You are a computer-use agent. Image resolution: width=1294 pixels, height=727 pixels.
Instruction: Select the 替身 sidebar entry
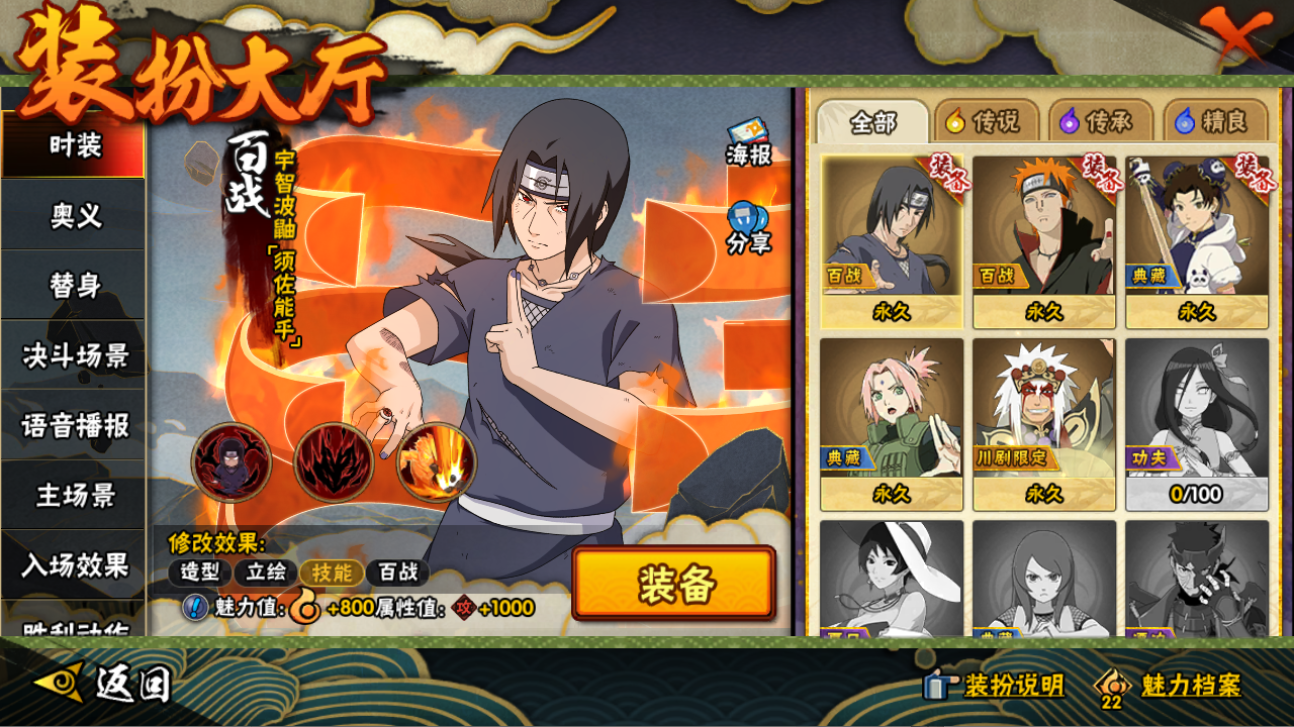pos(75,286)
